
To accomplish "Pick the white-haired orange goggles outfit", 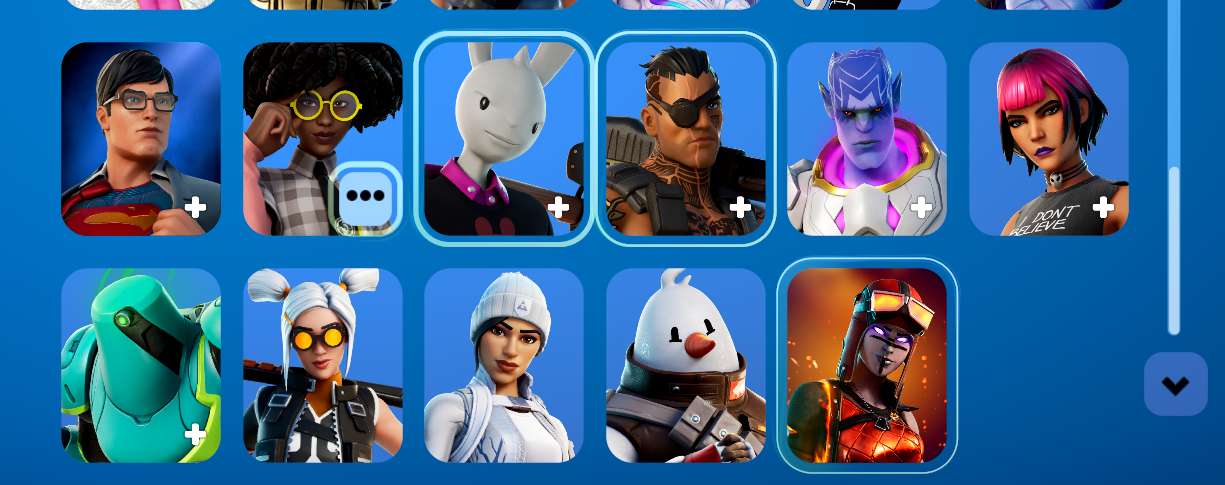I will click(322, 365).
